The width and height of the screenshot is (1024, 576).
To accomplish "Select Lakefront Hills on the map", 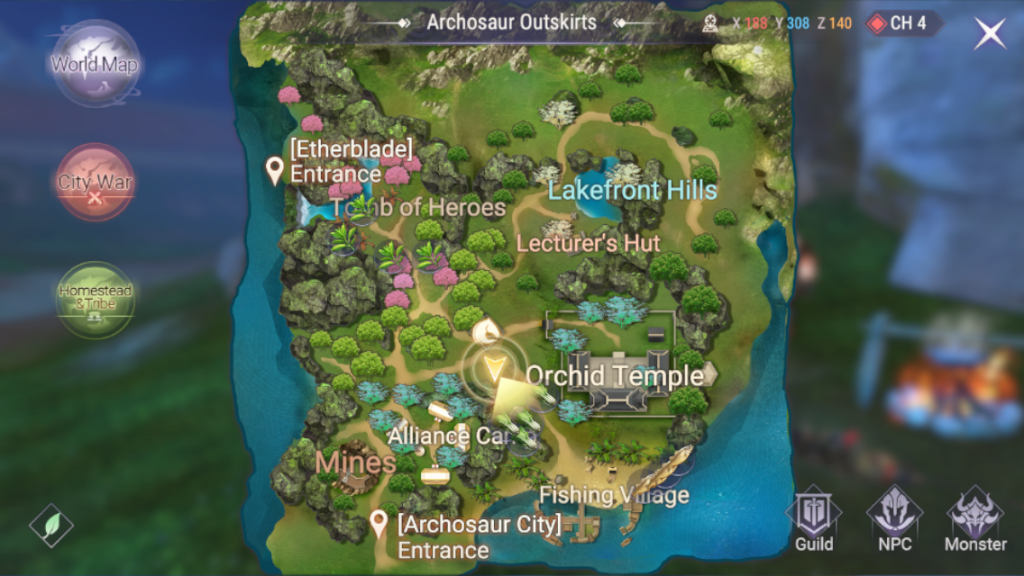I will pos(632,190).
